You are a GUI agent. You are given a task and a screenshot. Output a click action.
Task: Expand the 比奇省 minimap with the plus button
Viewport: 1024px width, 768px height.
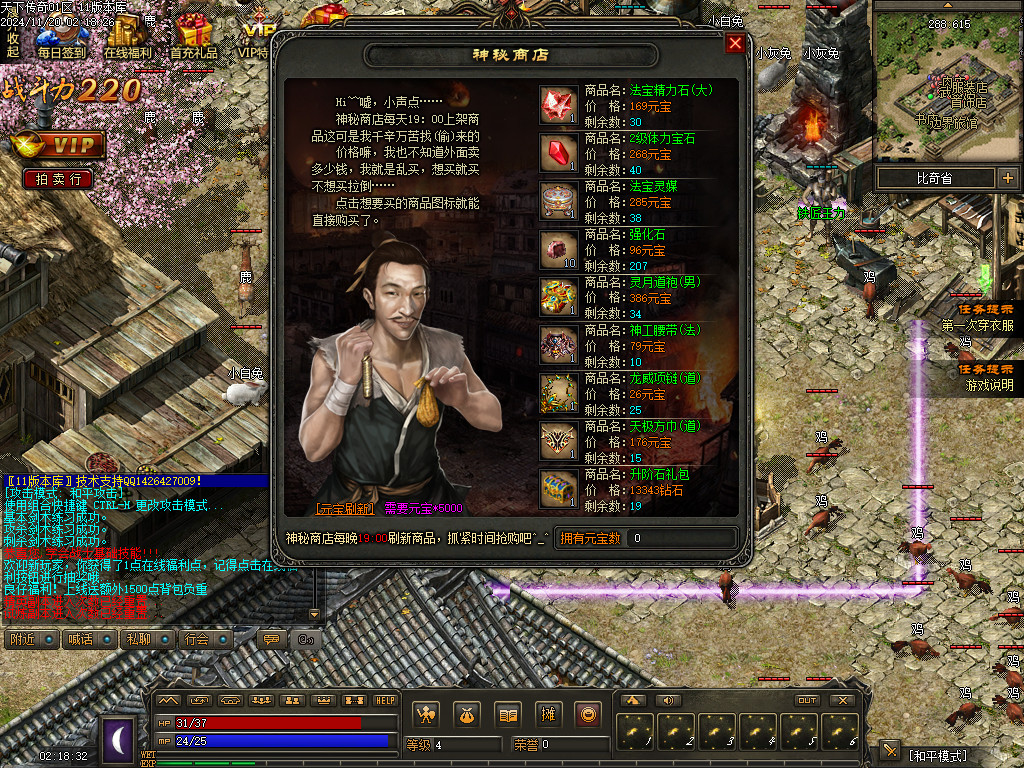pyautogui.click(x=1007, y=178)
